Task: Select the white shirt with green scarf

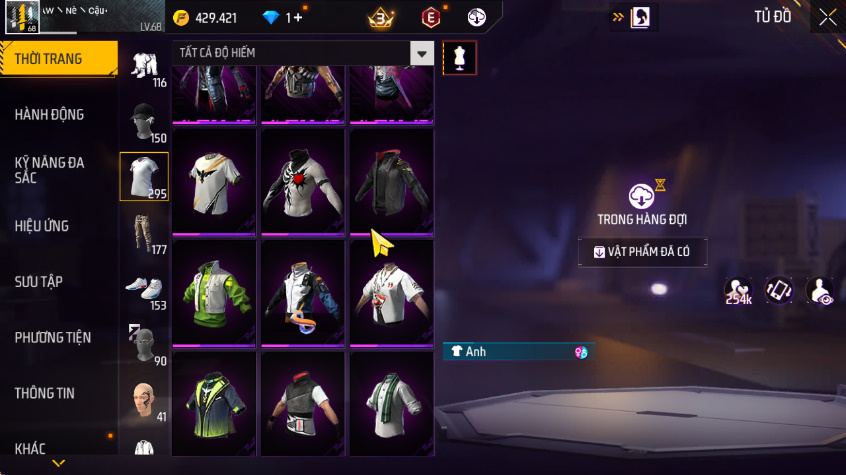Action: [391, 402]
